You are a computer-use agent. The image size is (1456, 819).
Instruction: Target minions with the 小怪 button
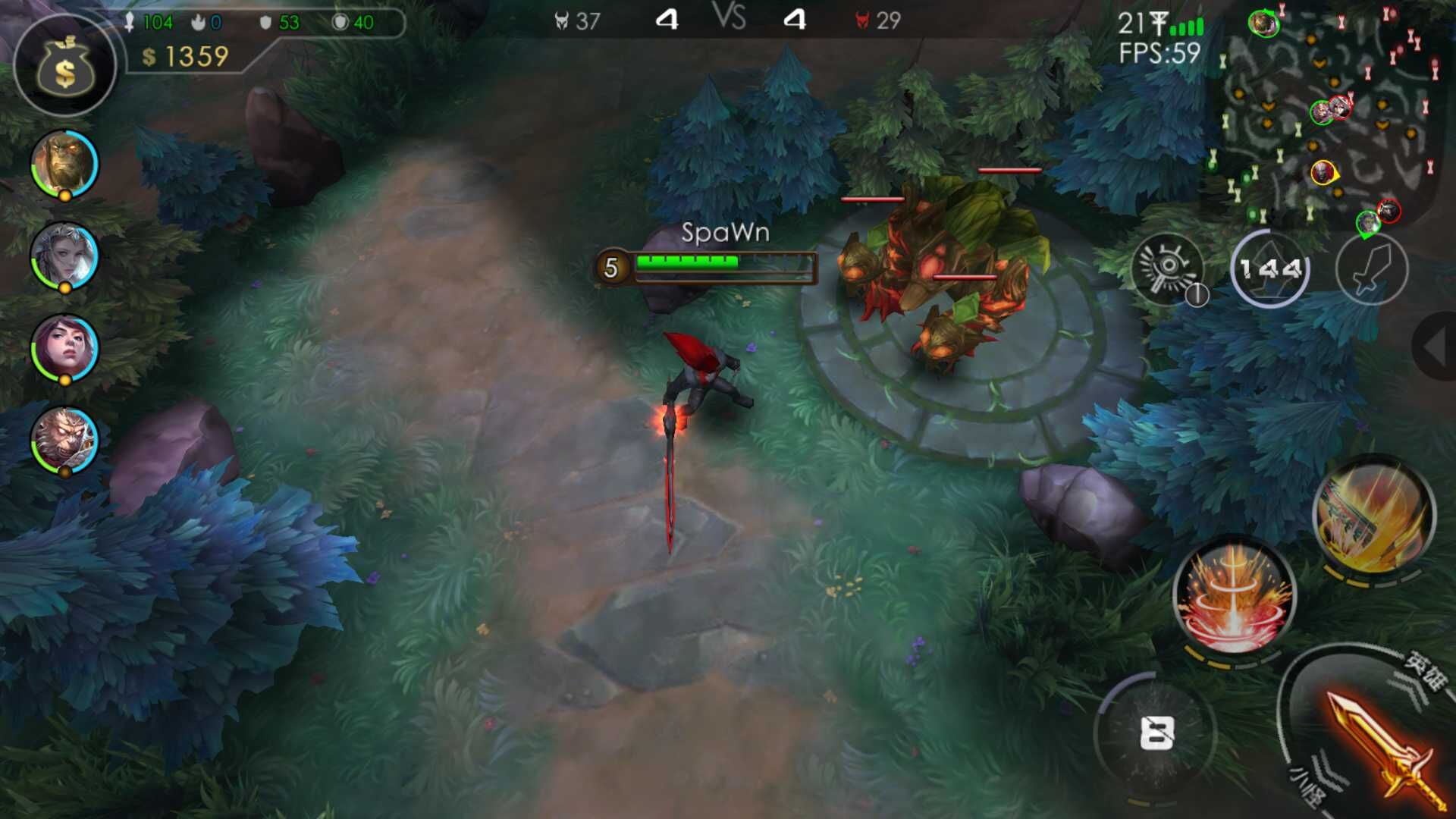1310,786
